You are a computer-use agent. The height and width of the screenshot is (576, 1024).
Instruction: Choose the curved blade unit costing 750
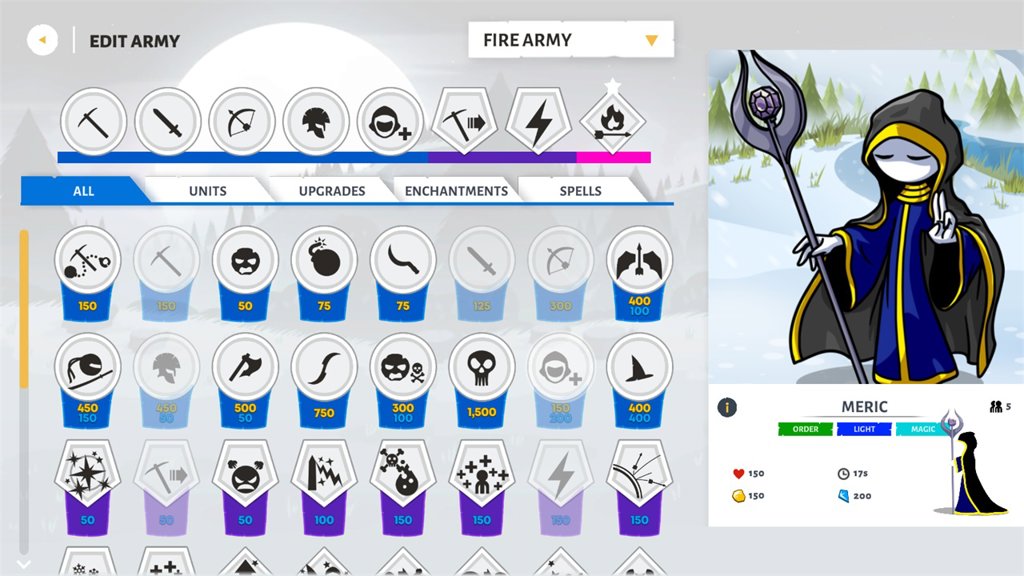click(x=324, y=370)
